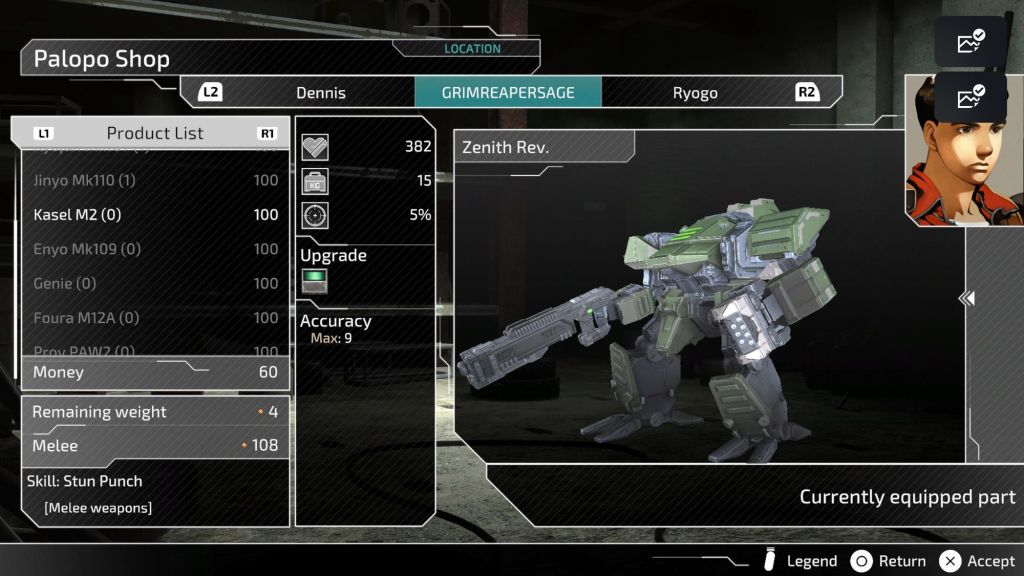Viewport: 1024px width, 576px height.
Task: Choose the Kasel M2 product row
Action: pos(150,214)
